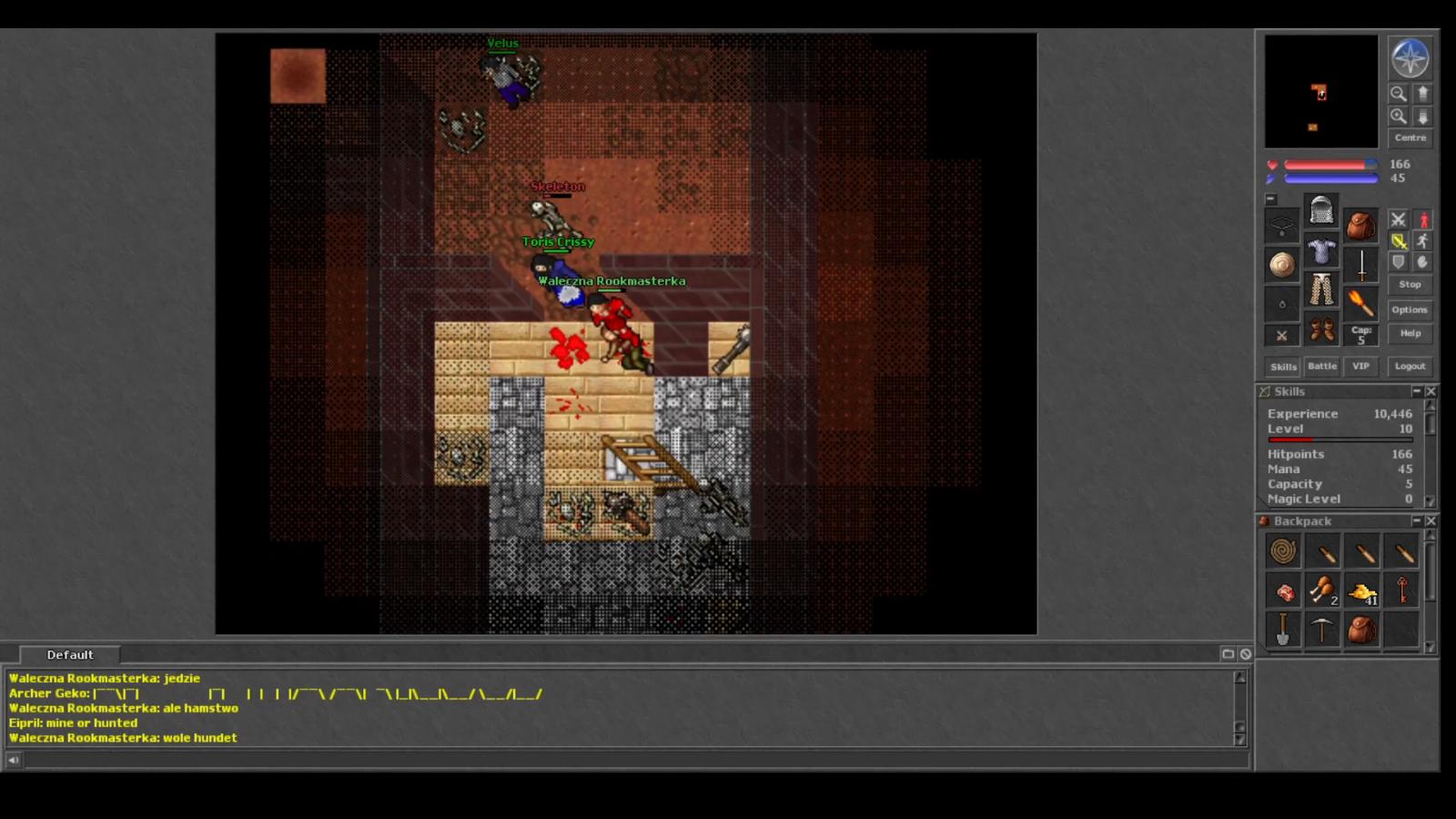1456x819 pixels.
Task: Choose the pickaxe slot
Action: (1322, 630)
